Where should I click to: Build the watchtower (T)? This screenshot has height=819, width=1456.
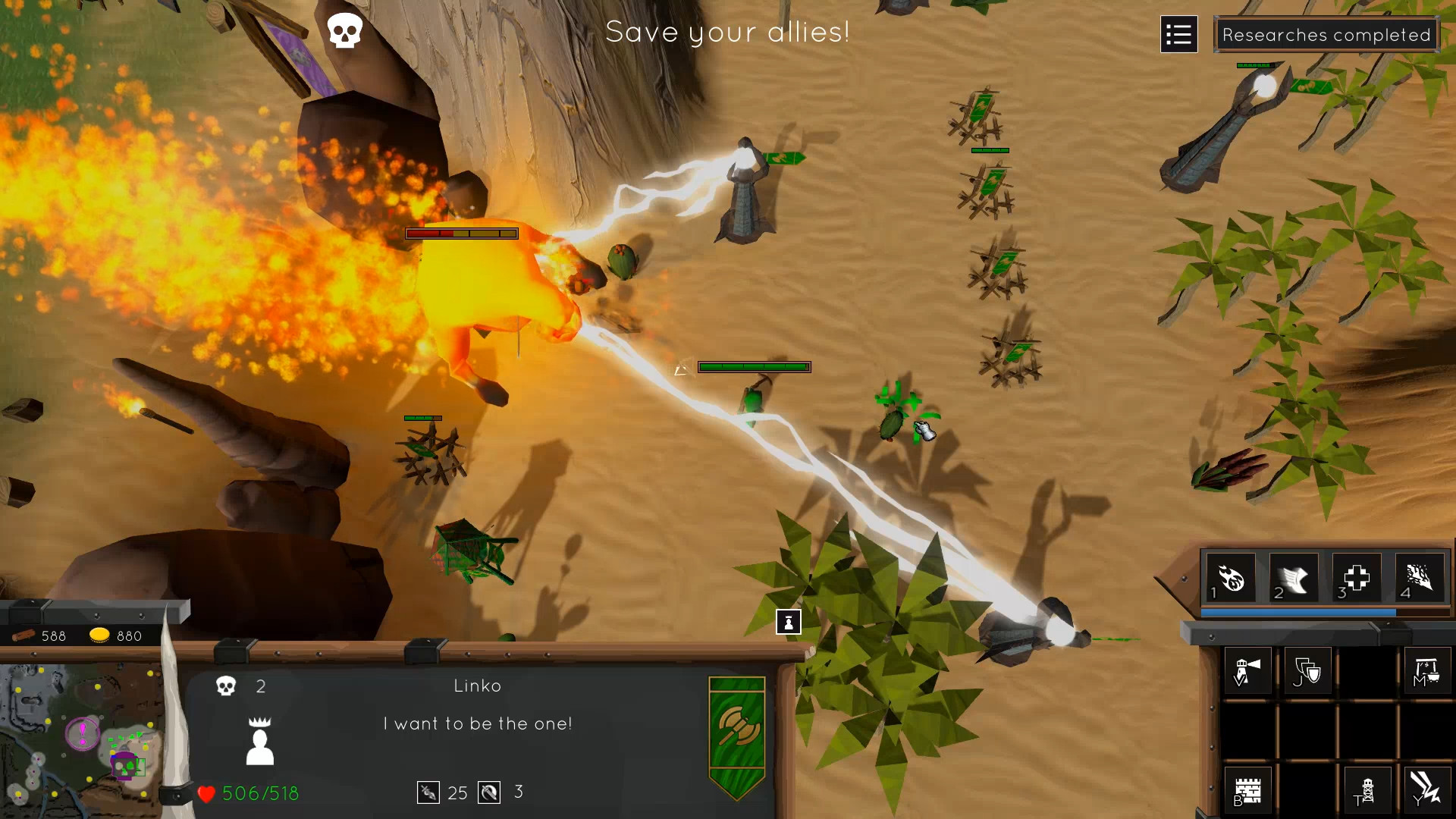point(1367,790)
